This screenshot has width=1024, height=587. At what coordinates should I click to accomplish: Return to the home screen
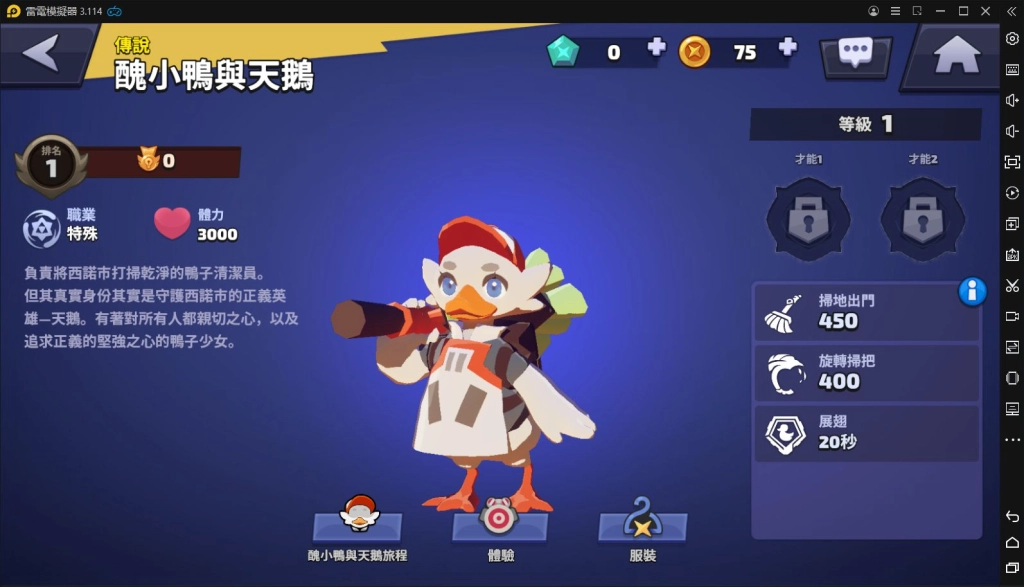pos(956,55)
